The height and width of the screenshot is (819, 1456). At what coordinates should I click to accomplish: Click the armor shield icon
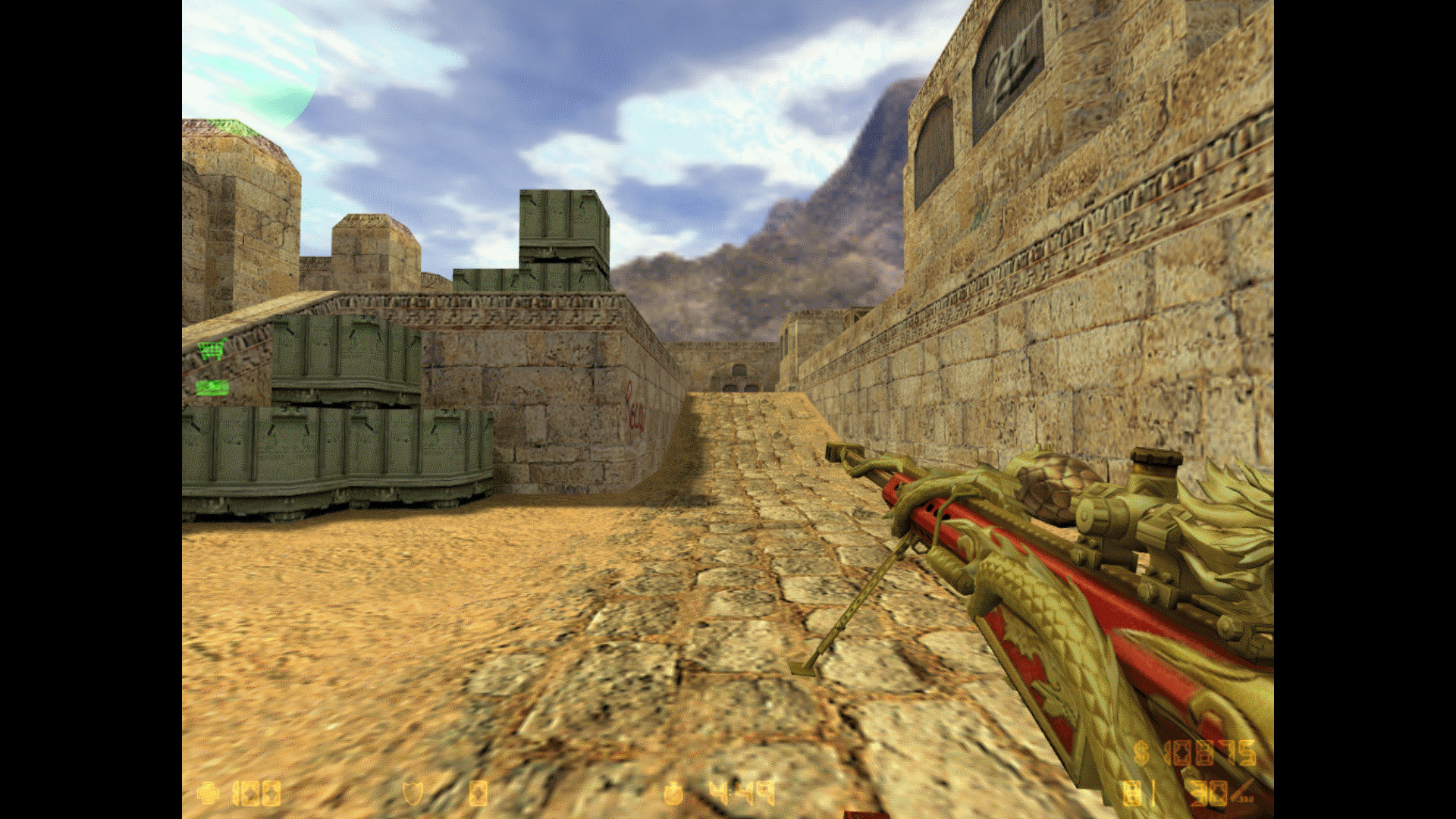413,793
